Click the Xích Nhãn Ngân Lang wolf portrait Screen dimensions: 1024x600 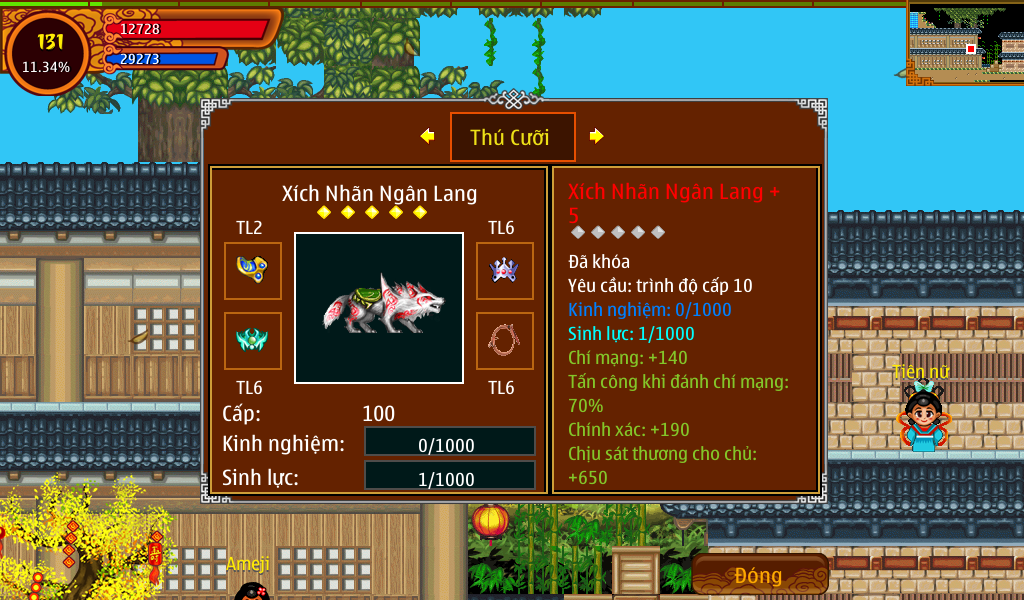point(379,308)
